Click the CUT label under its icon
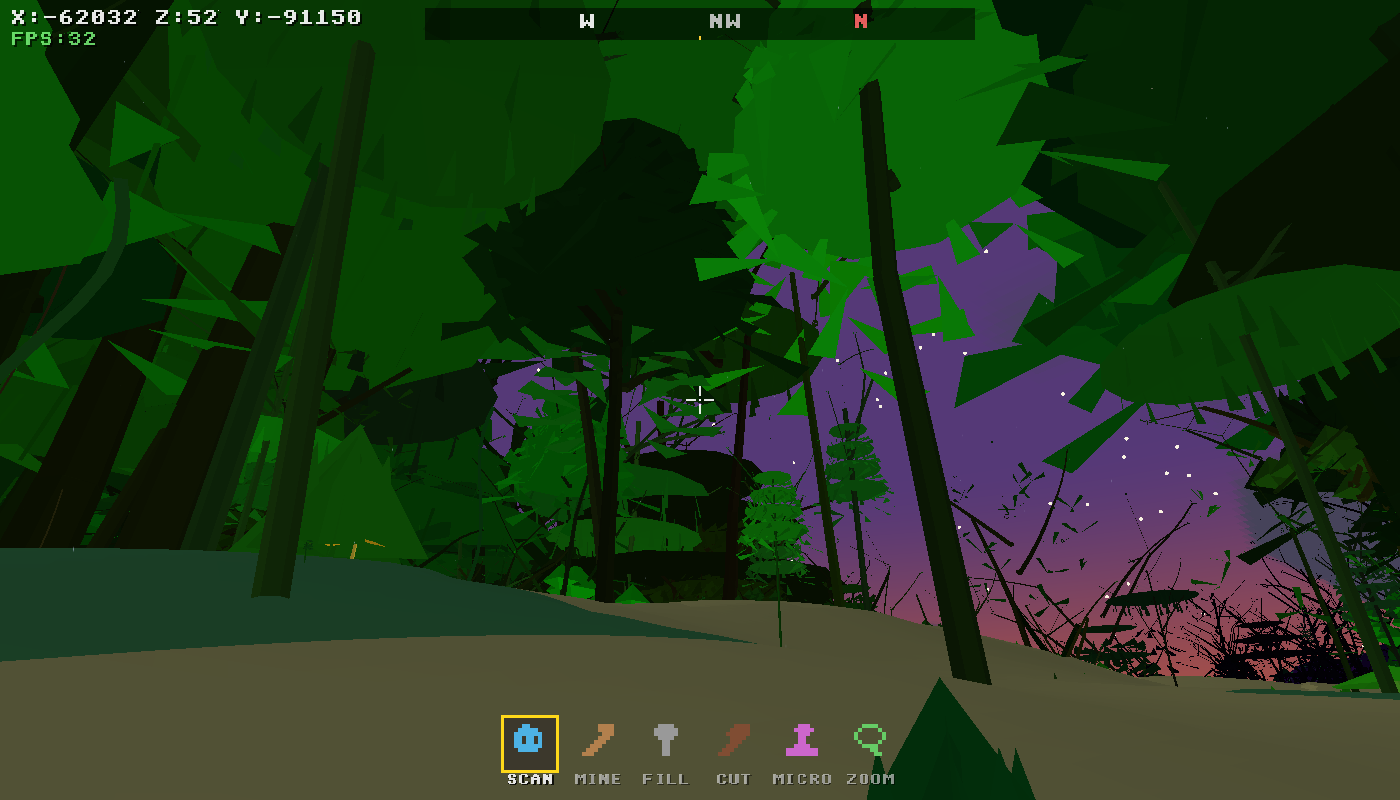Viewport: 1400px width, 800px height. (734, 779)
